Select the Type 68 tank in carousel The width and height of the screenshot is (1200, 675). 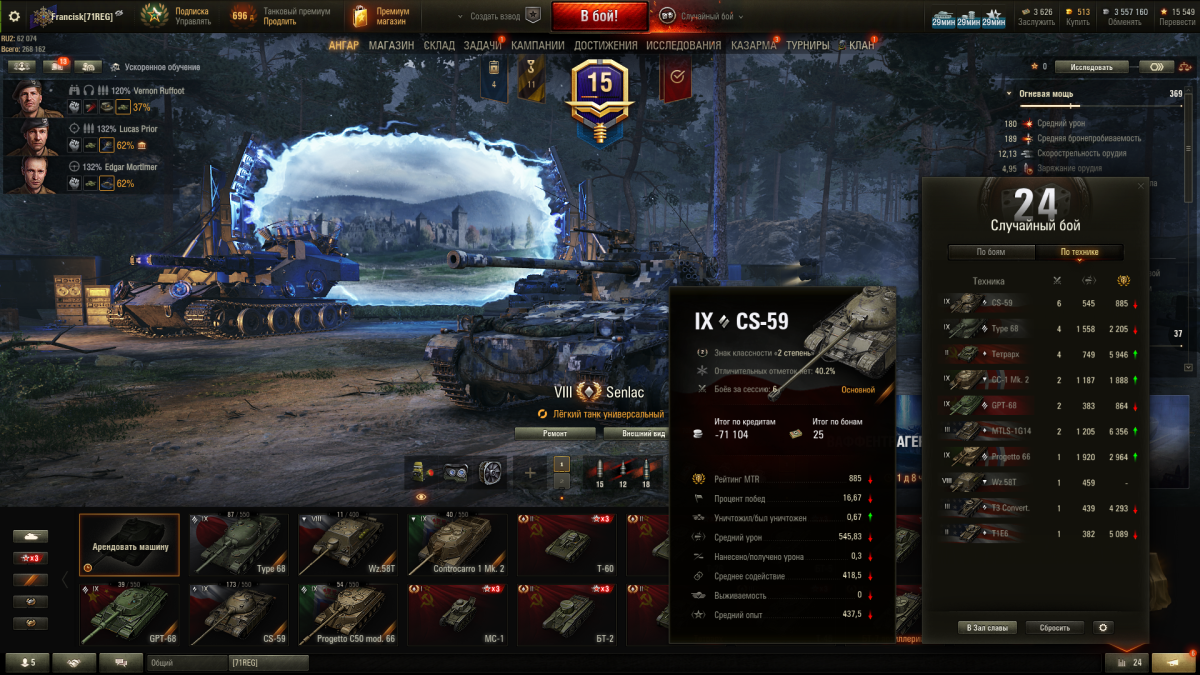point(238,545)
